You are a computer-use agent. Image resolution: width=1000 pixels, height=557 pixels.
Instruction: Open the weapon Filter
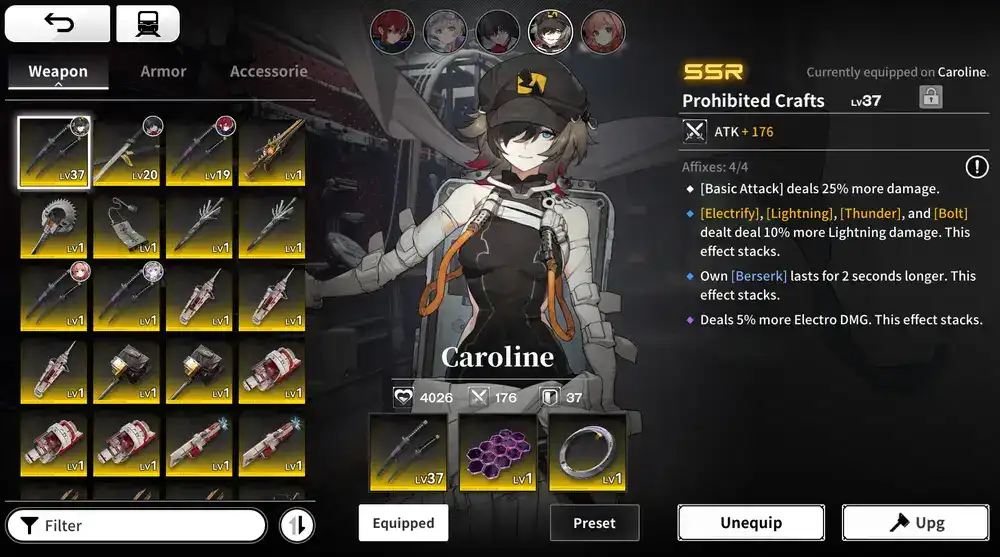coord(136,525)
